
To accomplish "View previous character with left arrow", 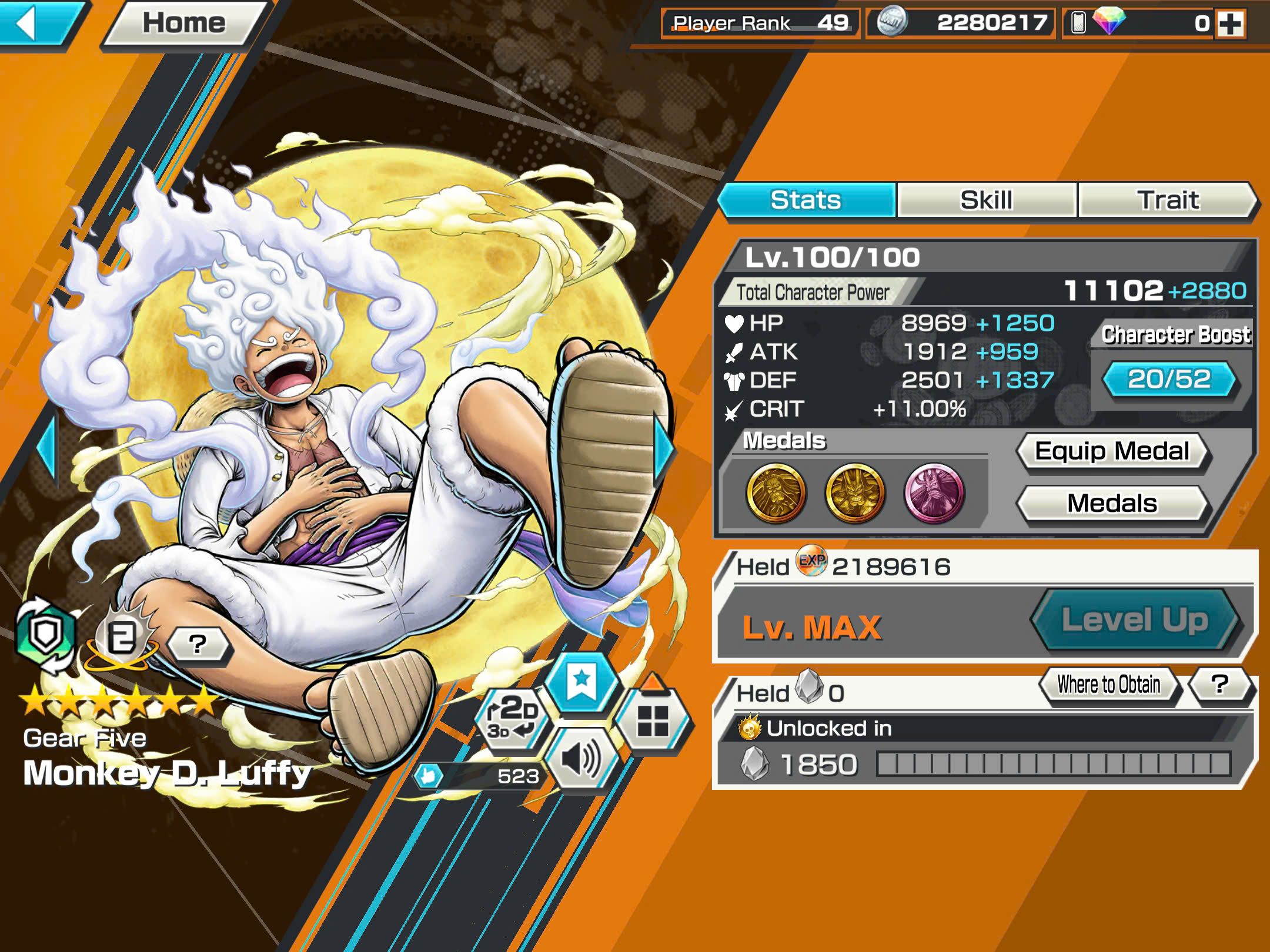I will 47,450.
